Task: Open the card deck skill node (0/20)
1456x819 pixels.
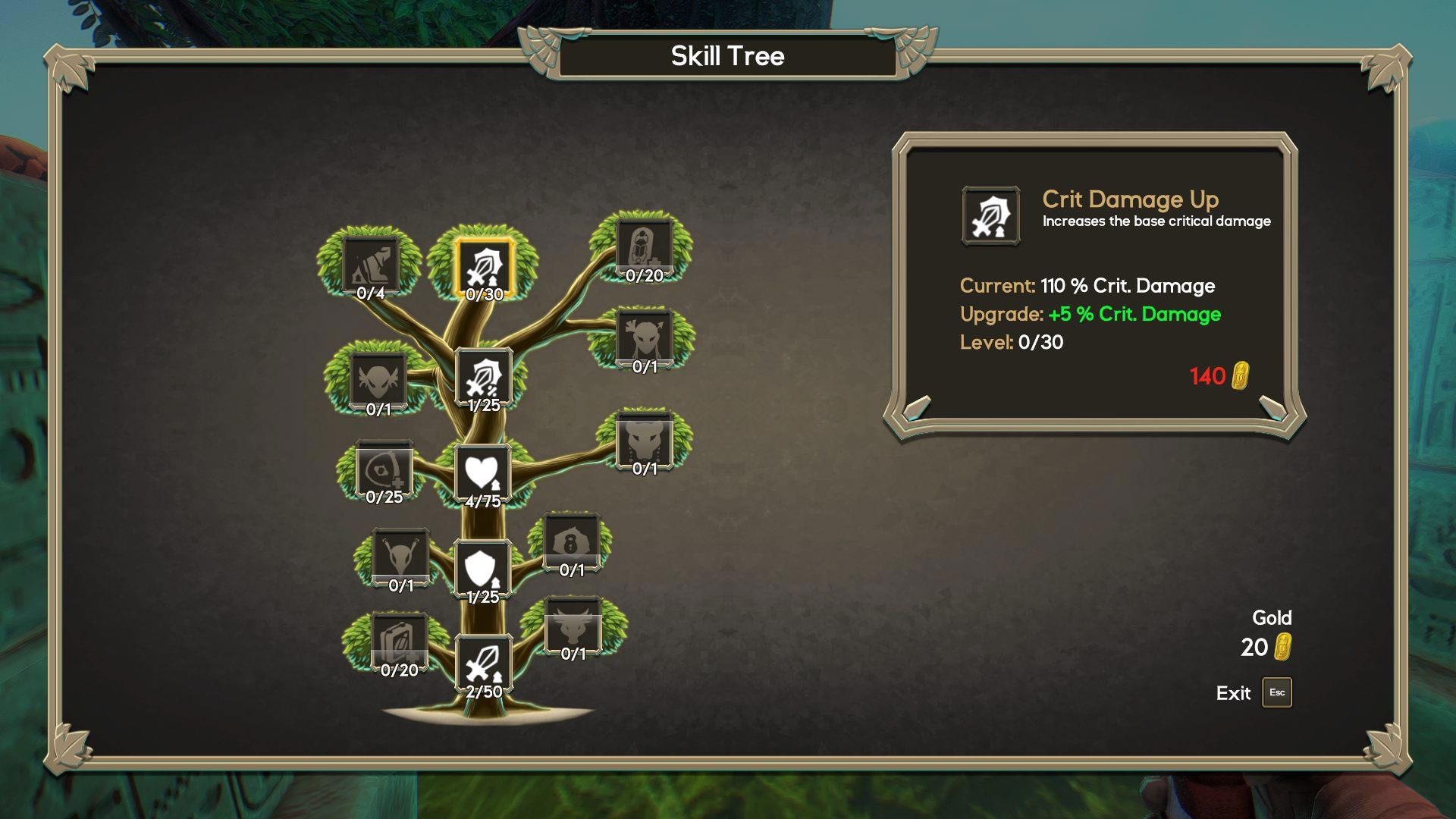Action: pos(399,642)
